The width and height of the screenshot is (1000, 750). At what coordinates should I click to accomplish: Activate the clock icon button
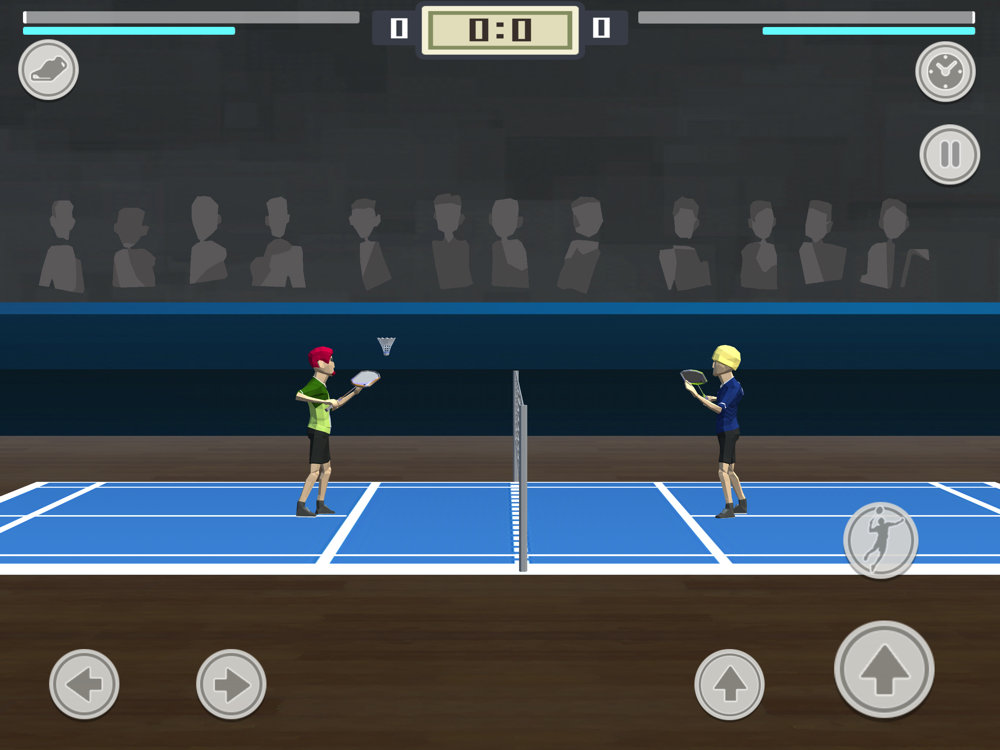point(945,71)
